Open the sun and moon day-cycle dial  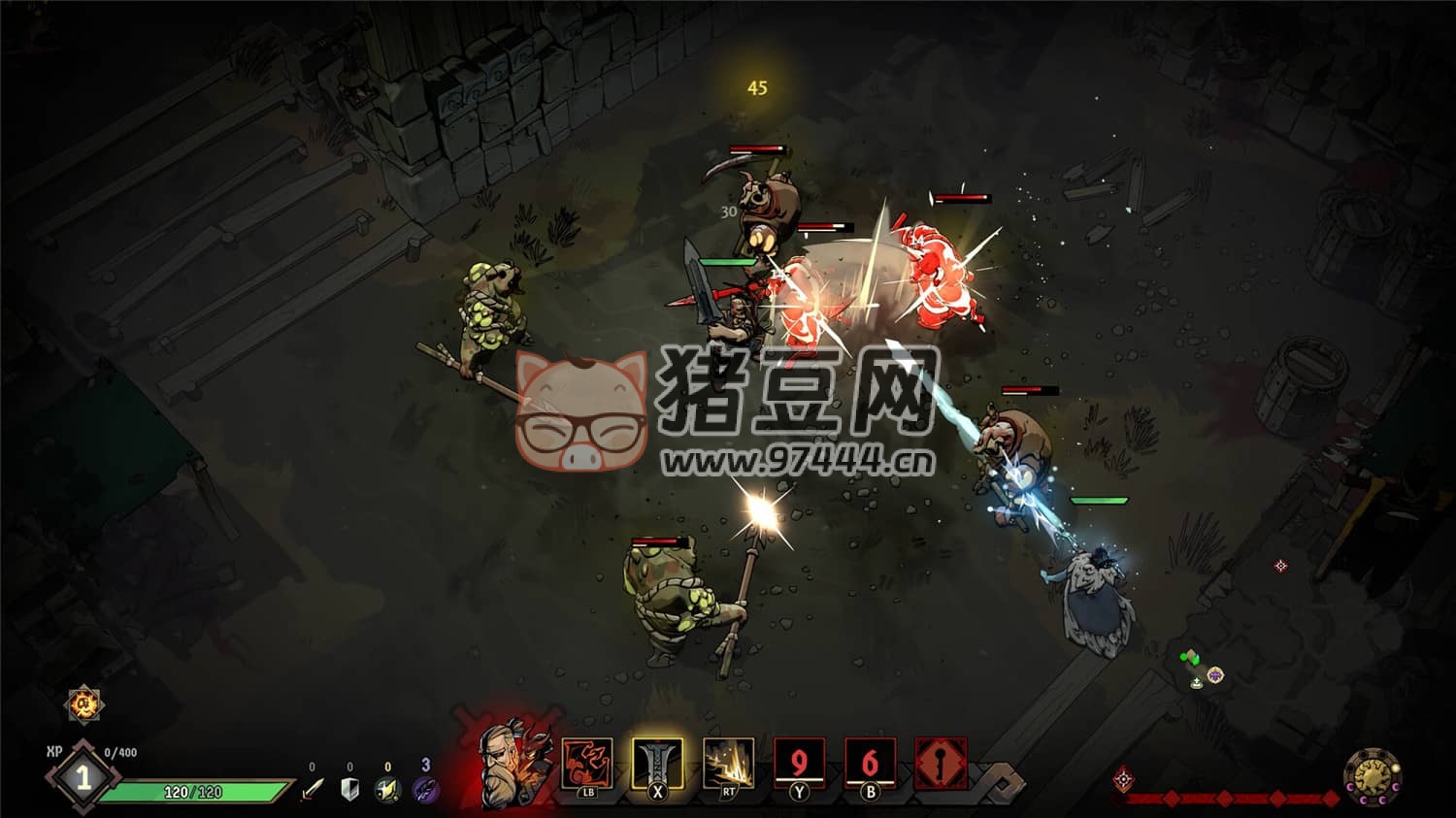[x=1373, y=777]
